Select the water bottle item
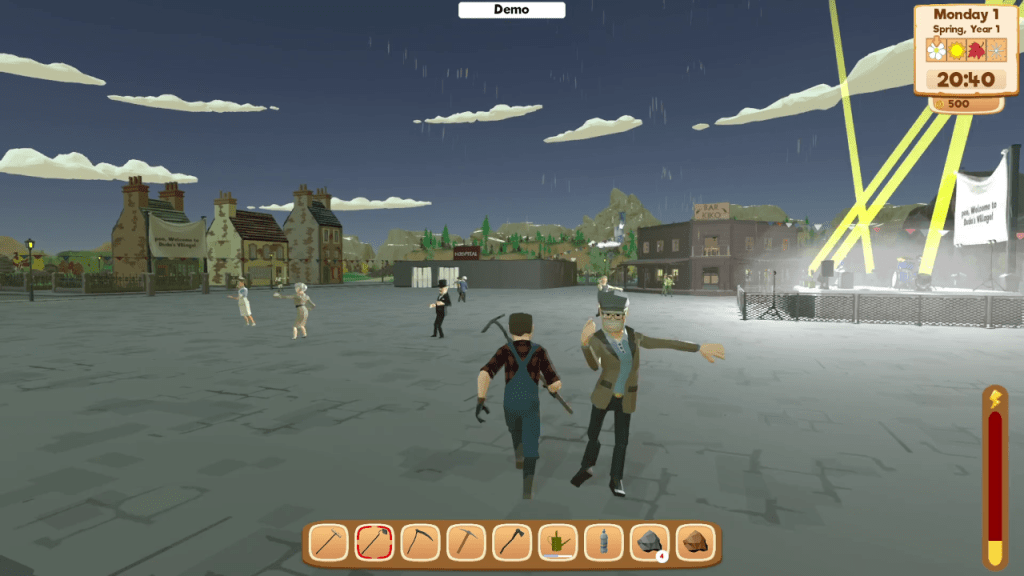Screen dimensions: 1024x576 [x=604, y=542]
